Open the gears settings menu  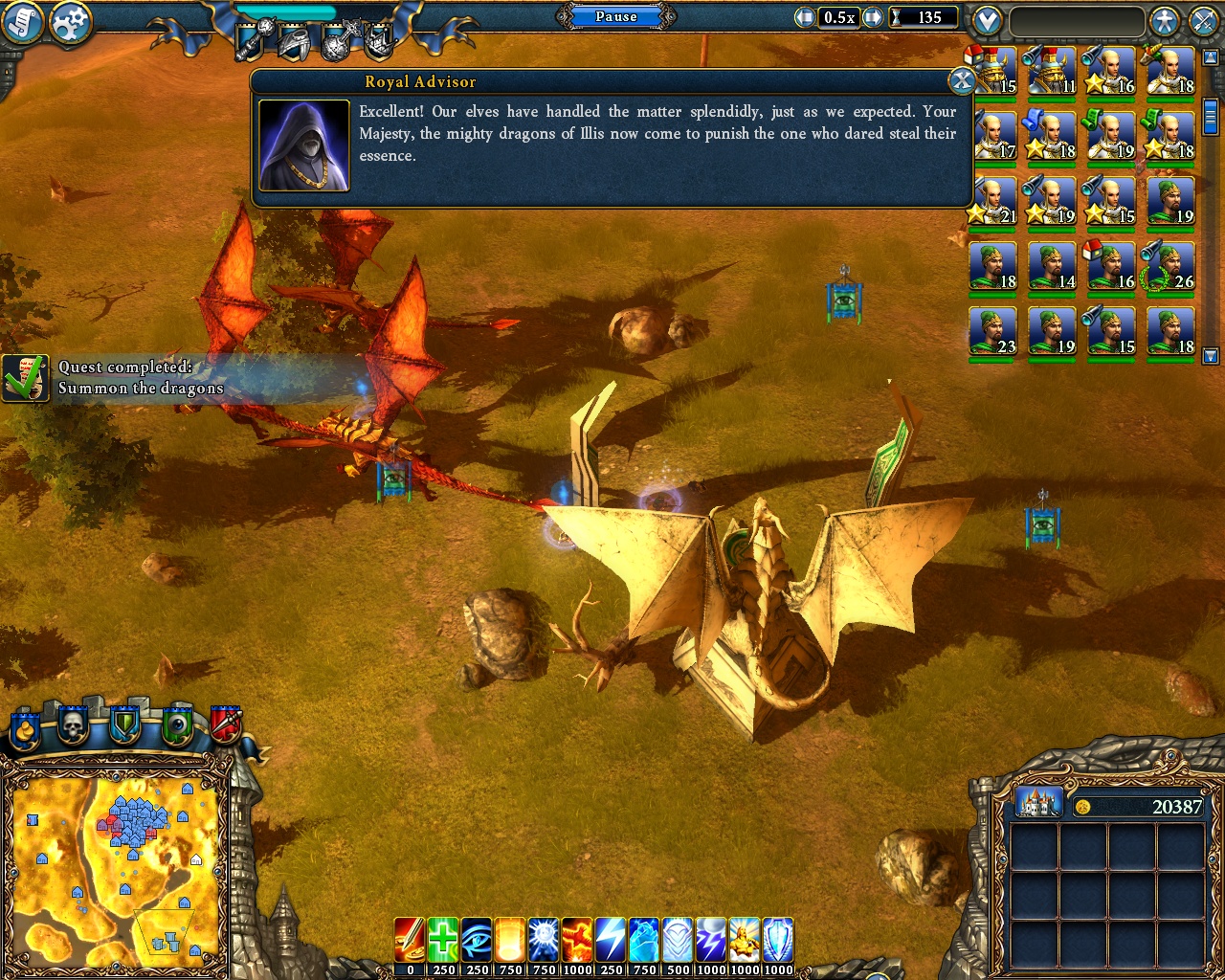pos(70,23)
